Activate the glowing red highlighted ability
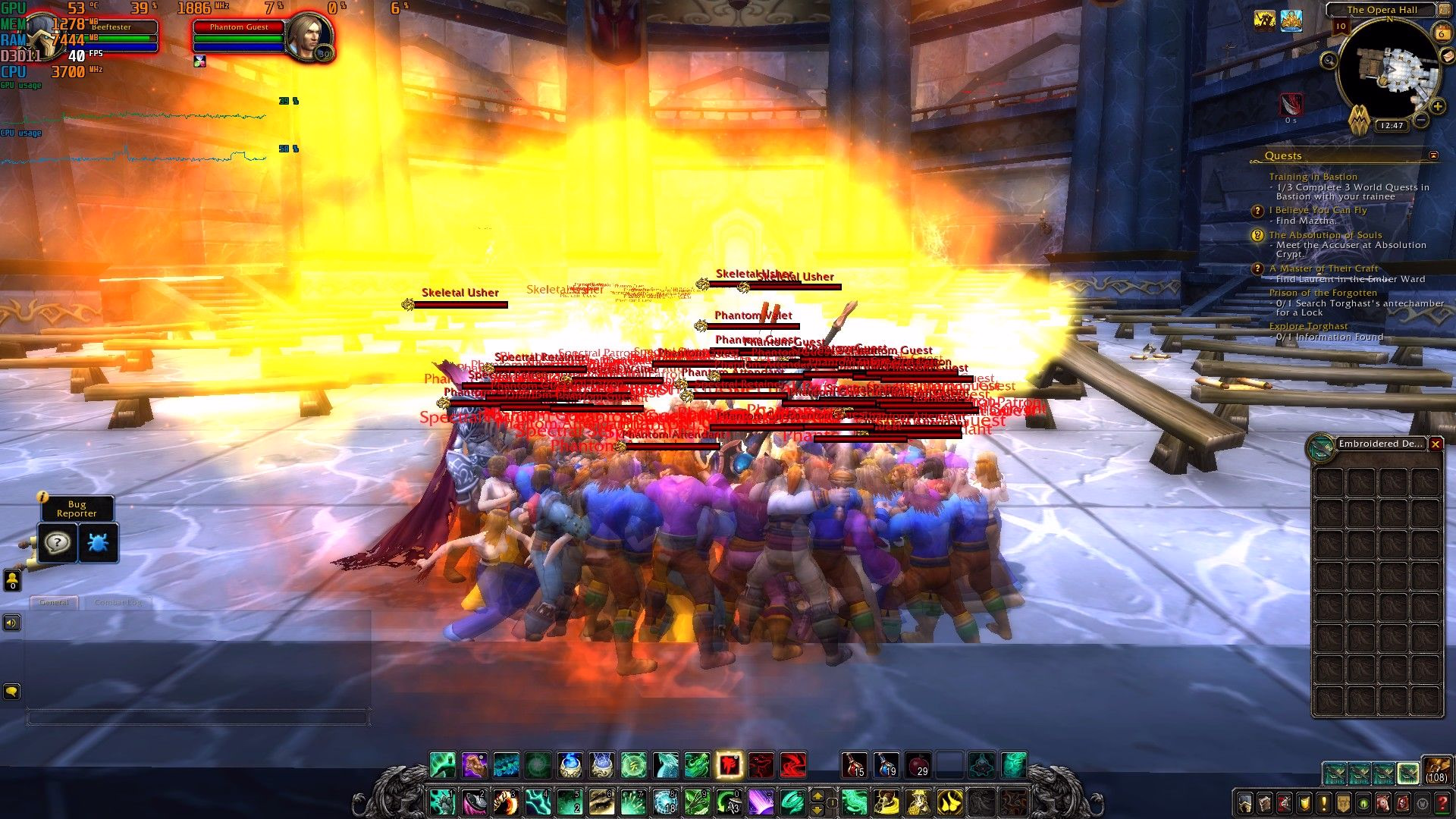 (730, 765)
